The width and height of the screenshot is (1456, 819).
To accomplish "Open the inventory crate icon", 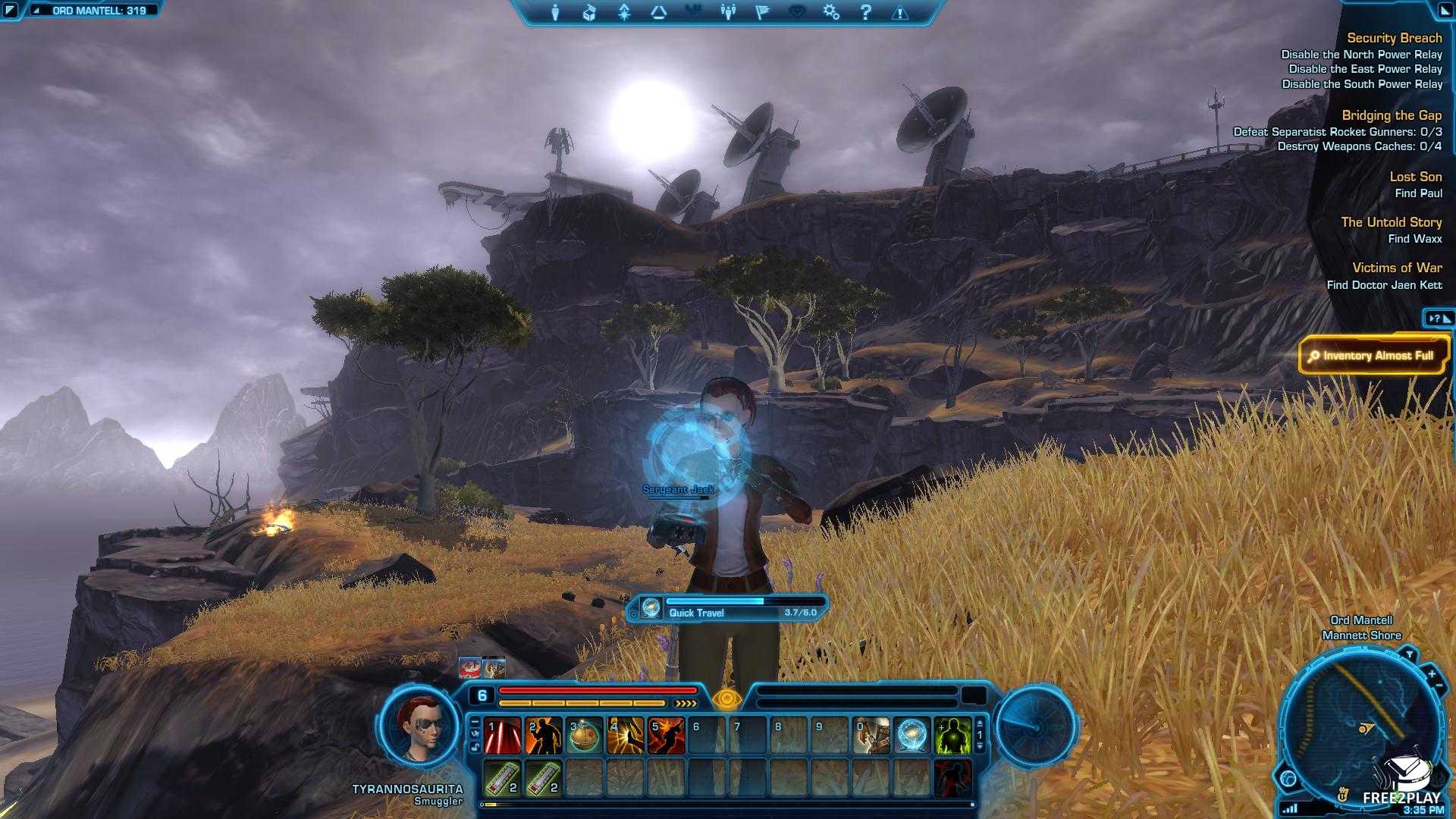I will 589,12.
